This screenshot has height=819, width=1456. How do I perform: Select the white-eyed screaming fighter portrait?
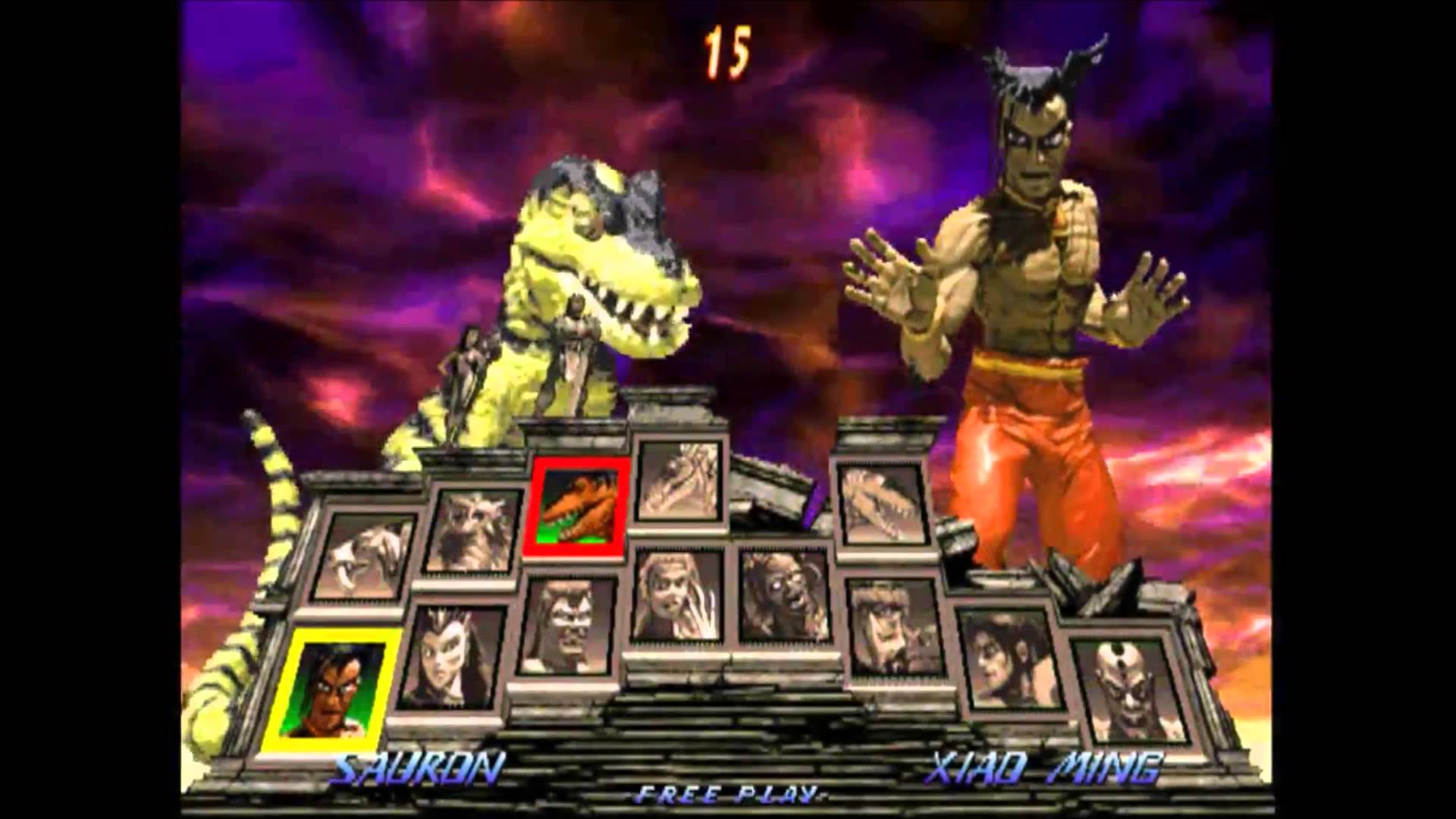point(784,596)
